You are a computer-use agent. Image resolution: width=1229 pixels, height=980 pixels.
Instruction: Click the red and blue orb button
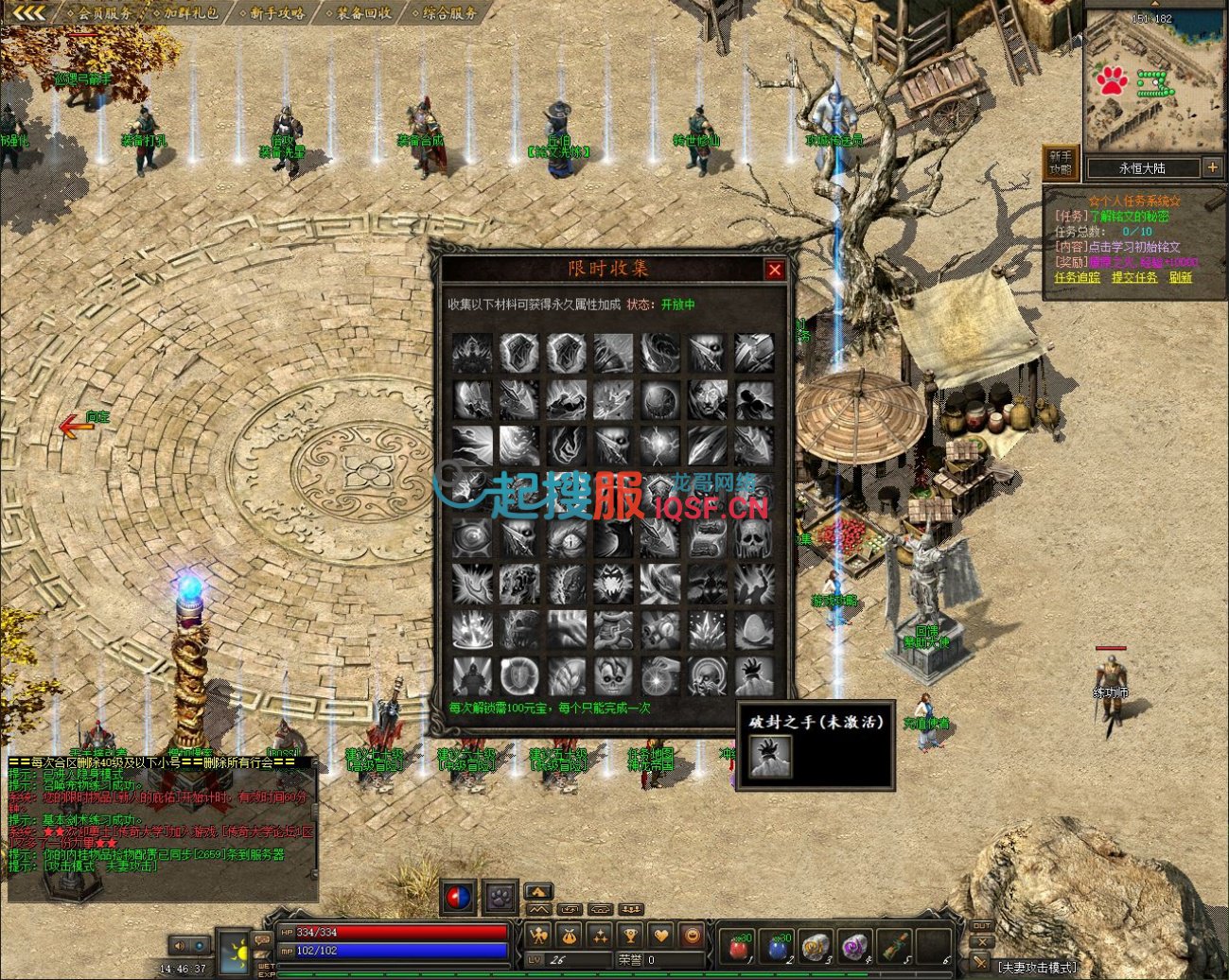point(459,897)
